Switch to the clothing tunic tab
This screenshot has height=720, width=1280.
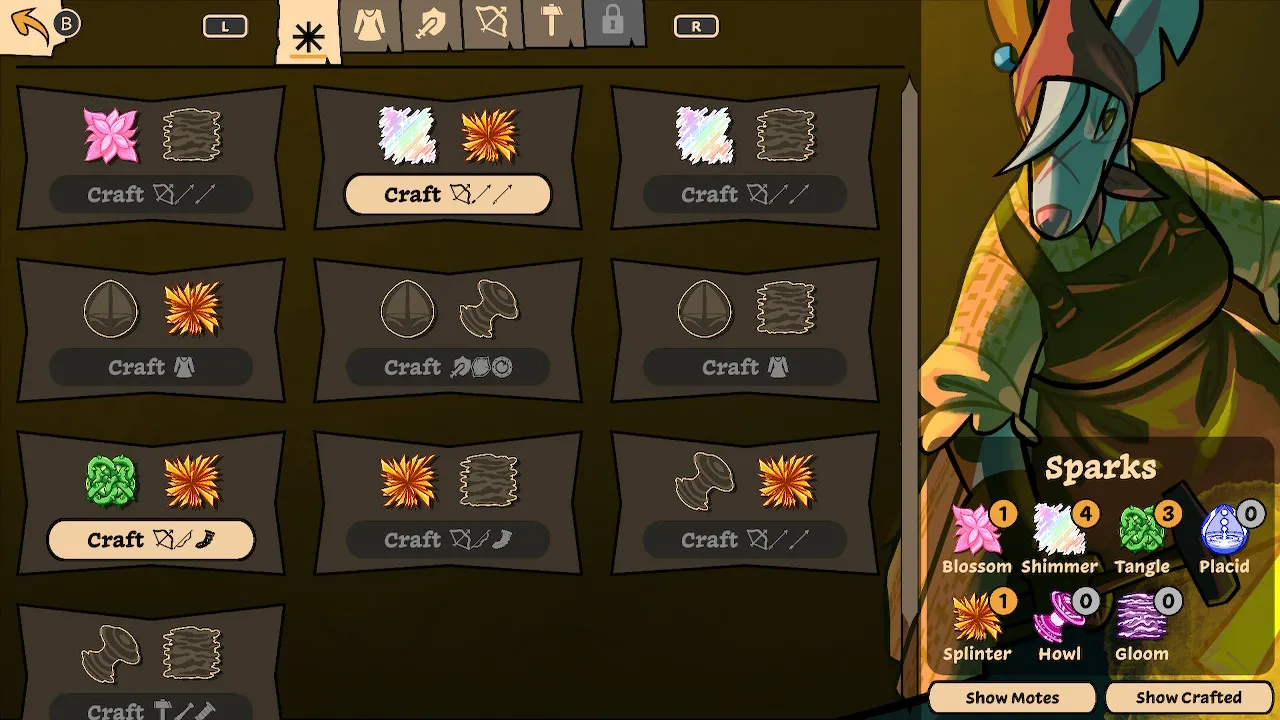click(x=369, y=25)
